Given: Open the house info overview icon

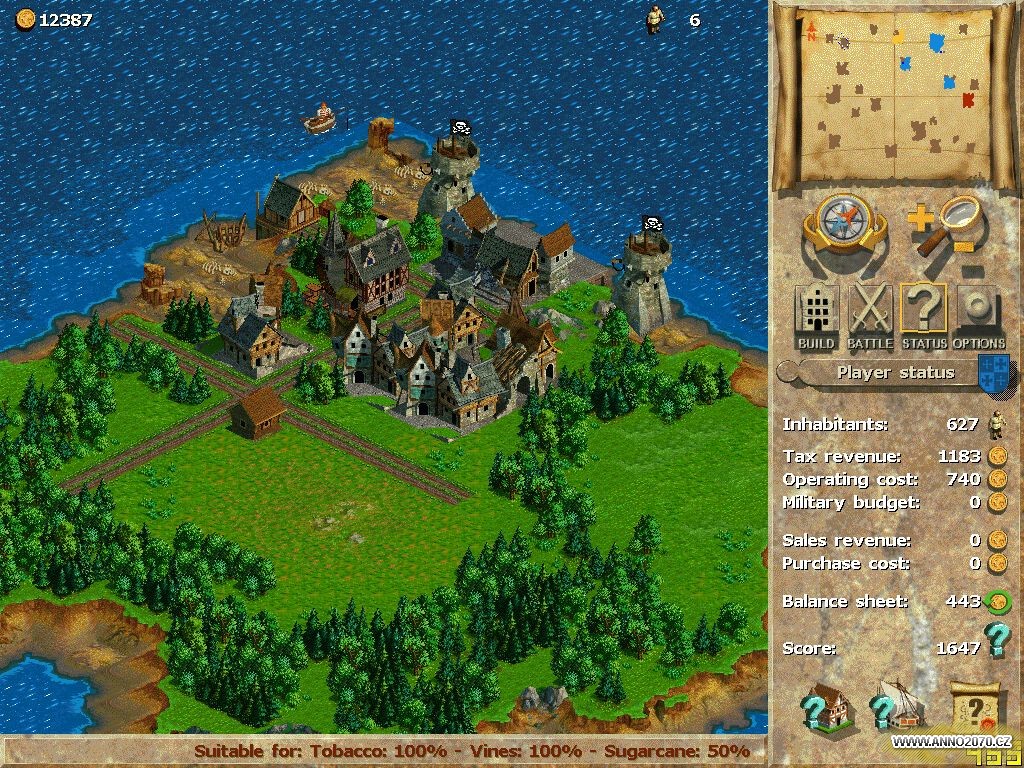Looking at the screenshot, I should coord(825,708).
